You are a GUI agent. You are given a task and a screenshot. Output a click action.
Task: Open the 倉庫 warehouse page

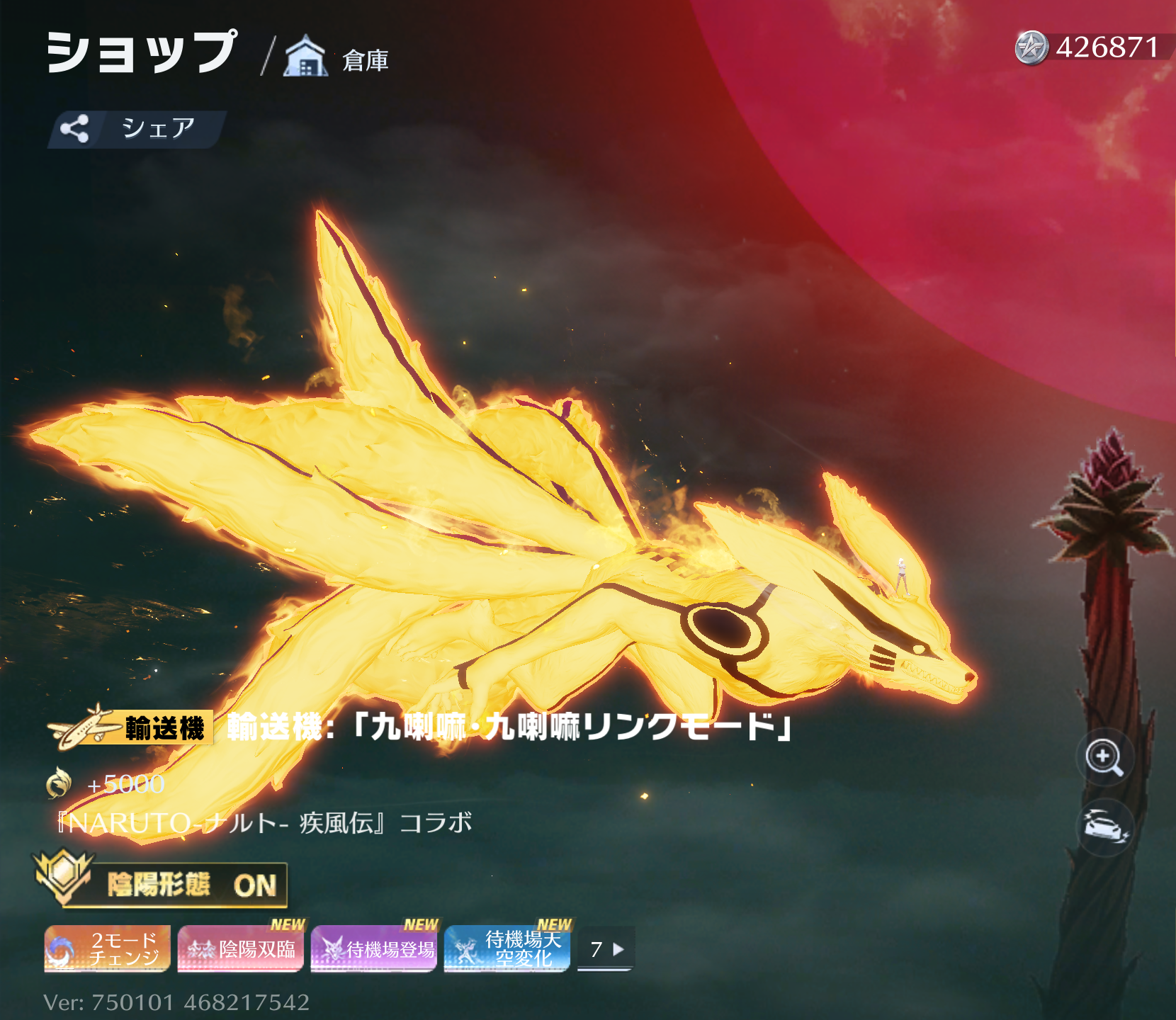pyautogui.click(x=337, y=58)
